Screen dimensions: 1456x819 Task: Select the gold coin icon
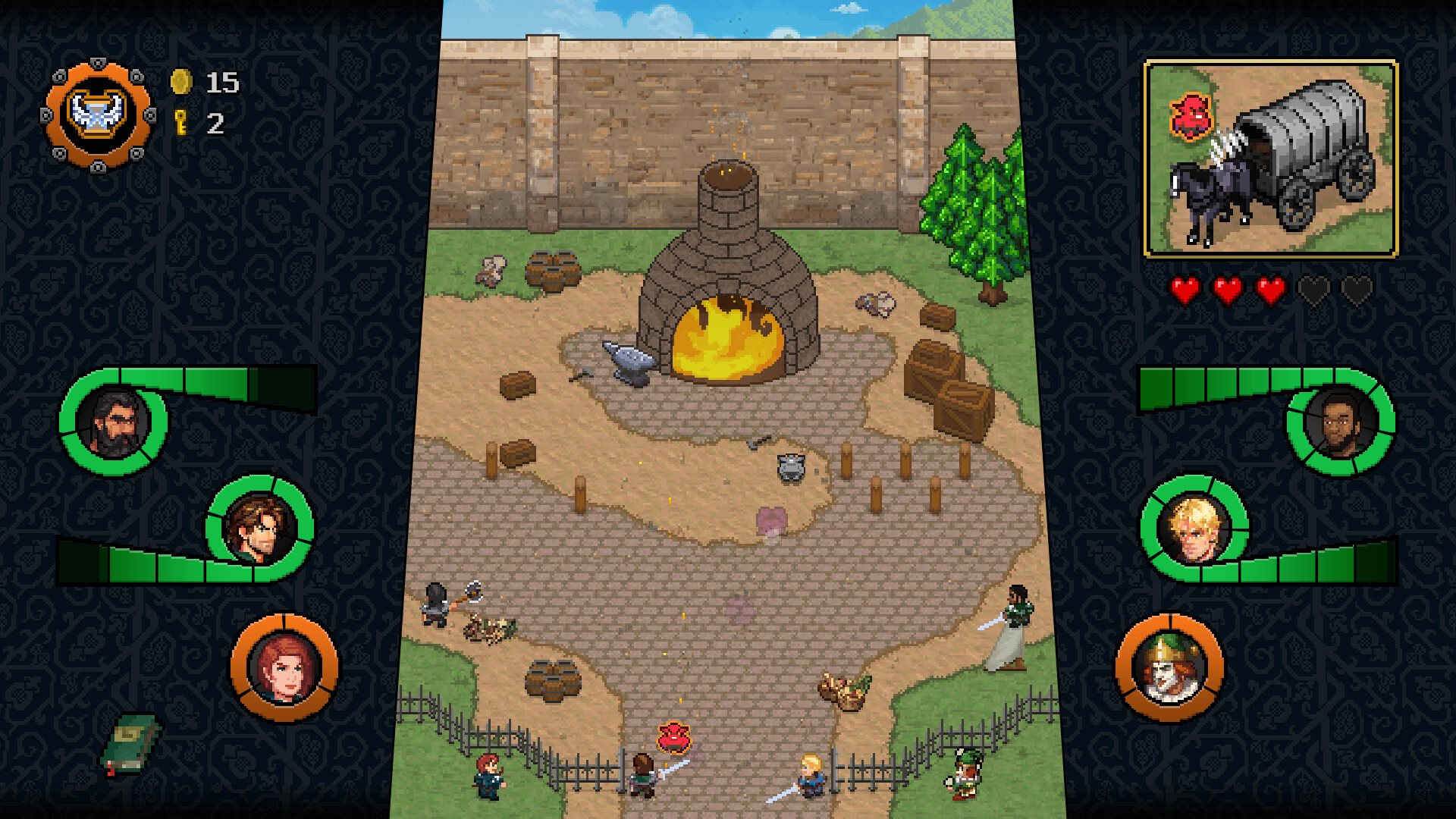pos(180,82)
